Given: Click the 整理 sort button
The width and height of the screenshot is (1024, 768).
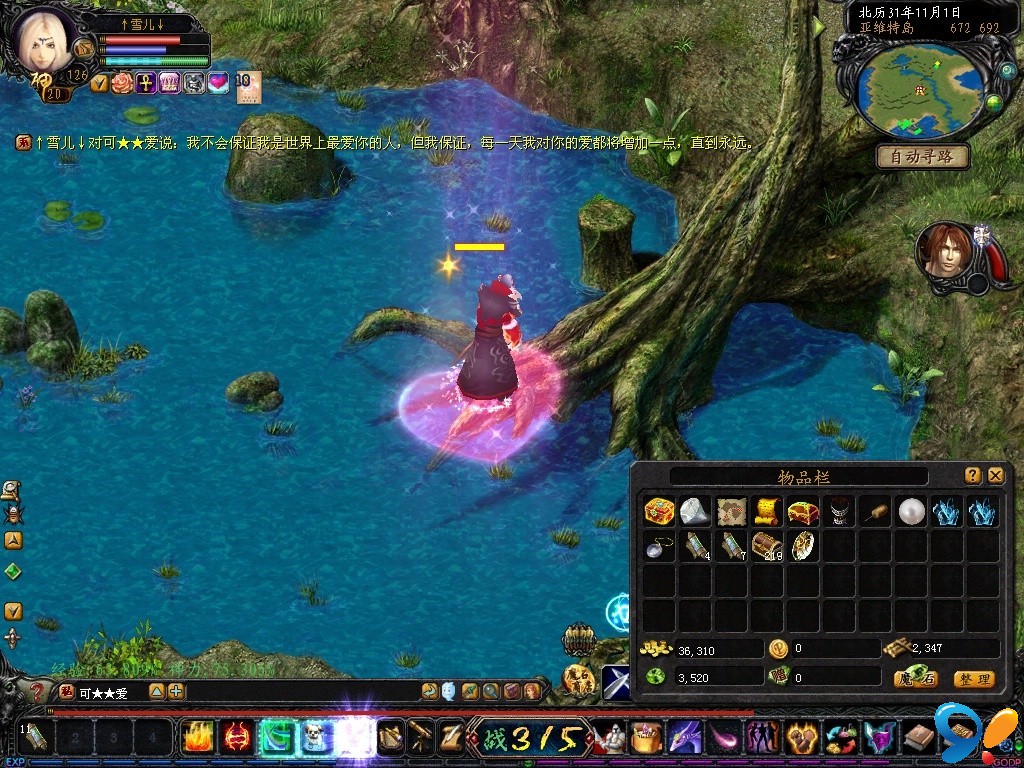Looking at the screenshot, I should tap(973, 679).
